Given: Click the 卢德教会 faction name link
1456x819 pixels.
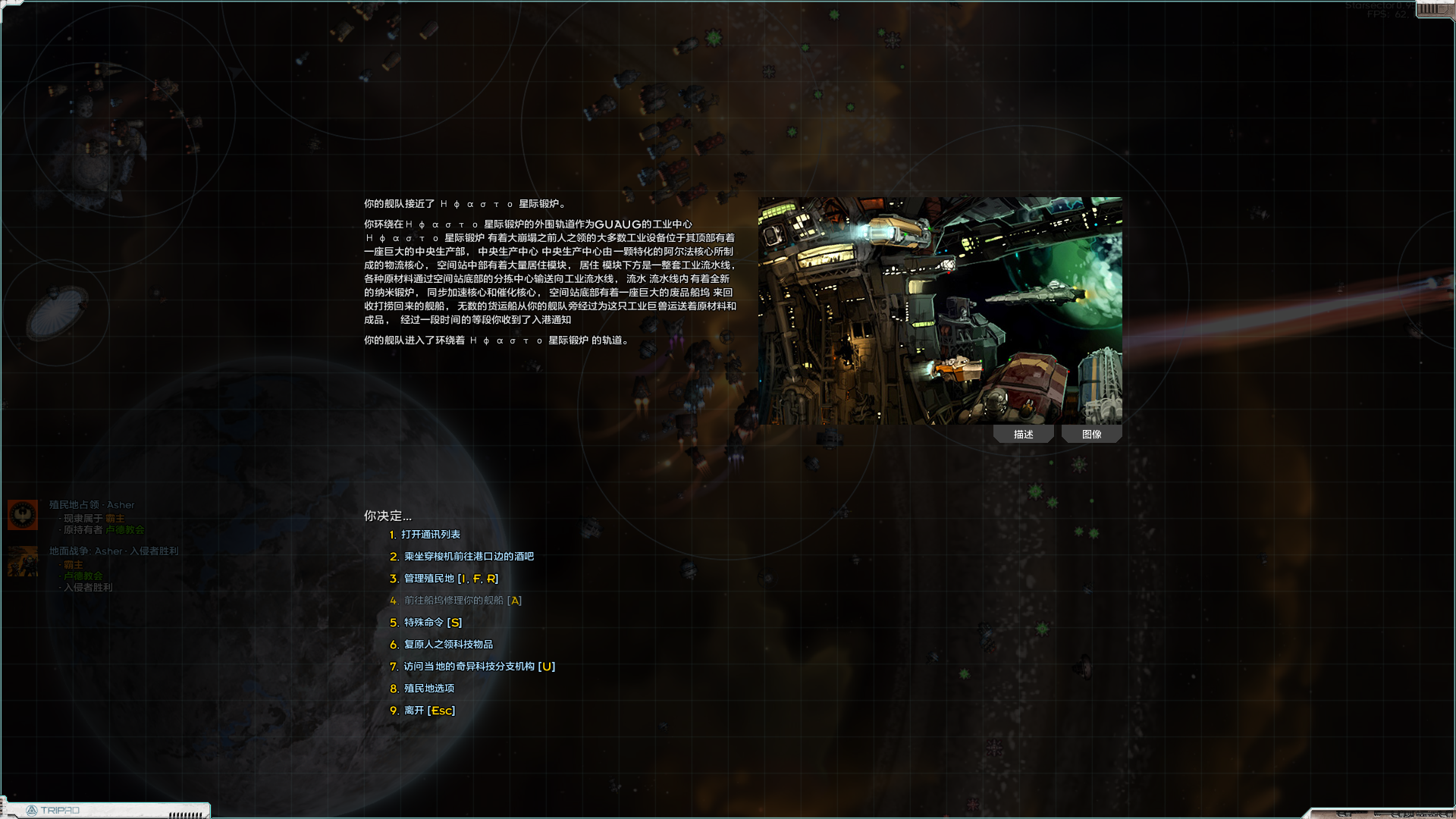Looking at the screenshot, I should coord(125,530).
